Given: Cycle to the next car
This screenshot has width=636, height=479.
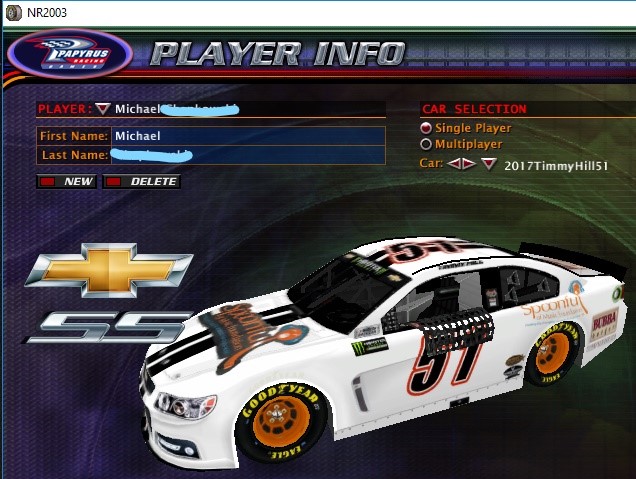Looking at the screenshot, I should tap(468, 163).
